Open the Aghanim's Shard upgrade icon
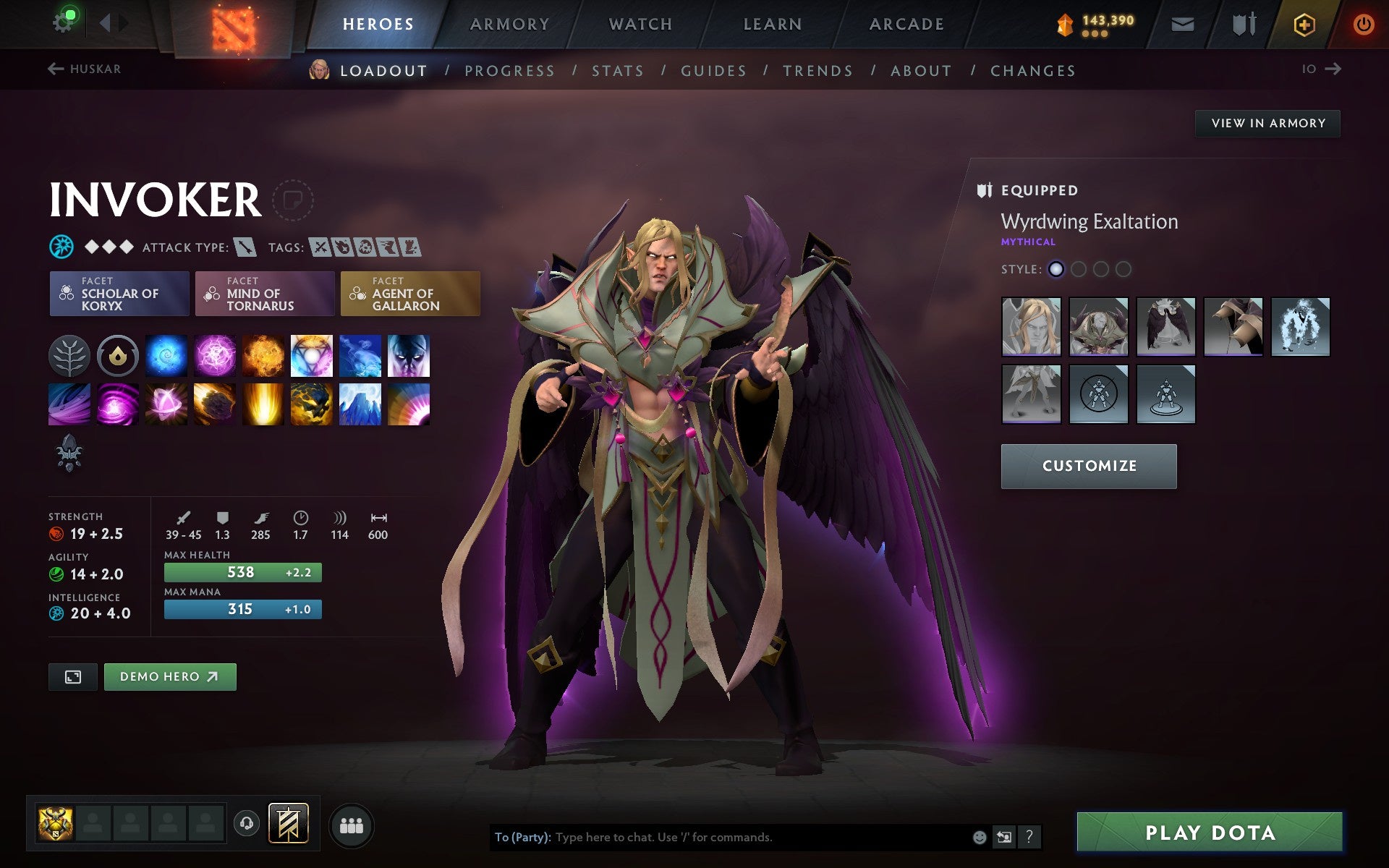The width and height of the screenshot is (1389, 868). point(70,454)
